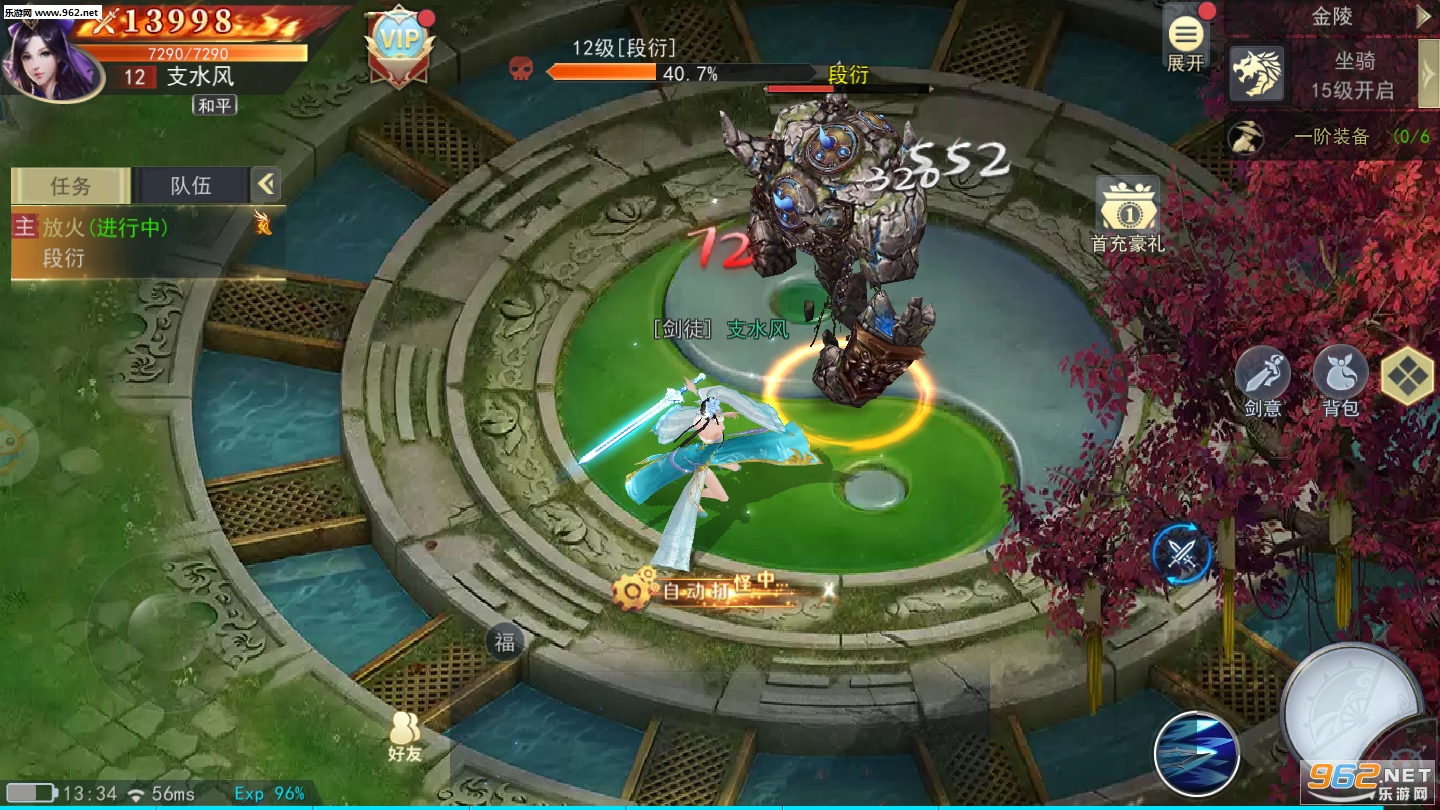Open the 剑意 sword intent menu
Image resolution: width=1440 pixels, height=810 pixels.
point(1263,380)
